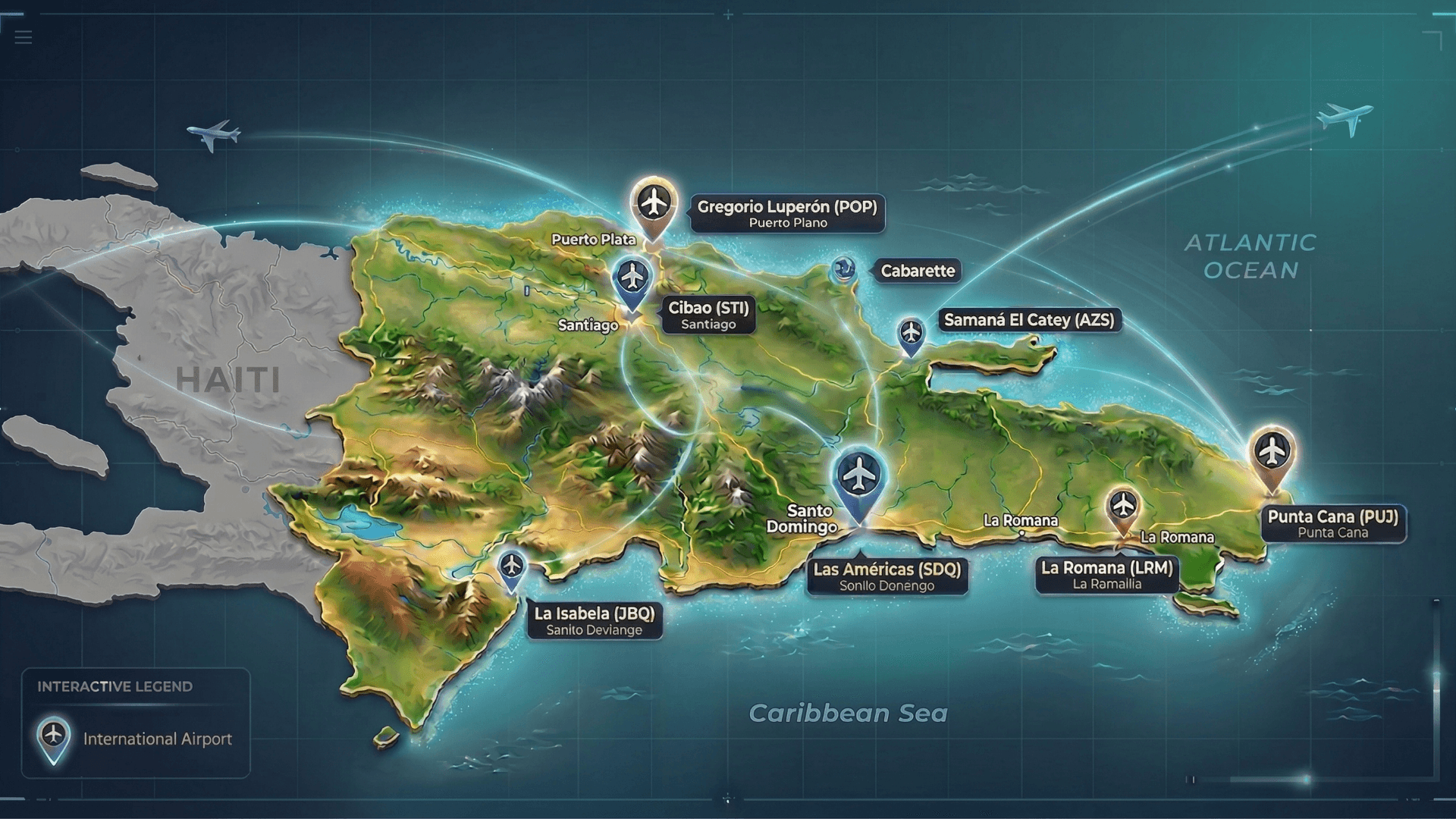The width and height of the screenshot is (1456, 819).
Task: Click the Cabarette globe marker
Action: click(843, 269)
